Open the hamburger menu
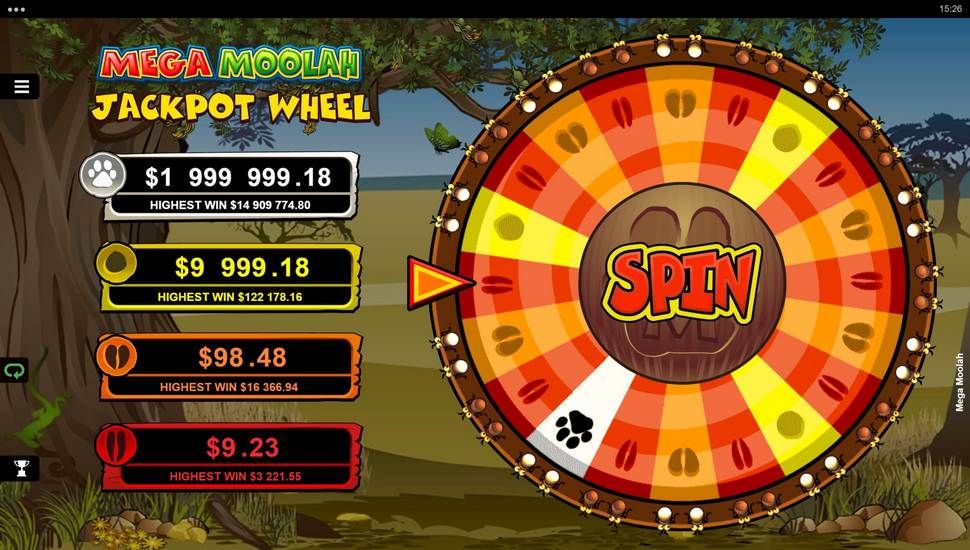 21,87
